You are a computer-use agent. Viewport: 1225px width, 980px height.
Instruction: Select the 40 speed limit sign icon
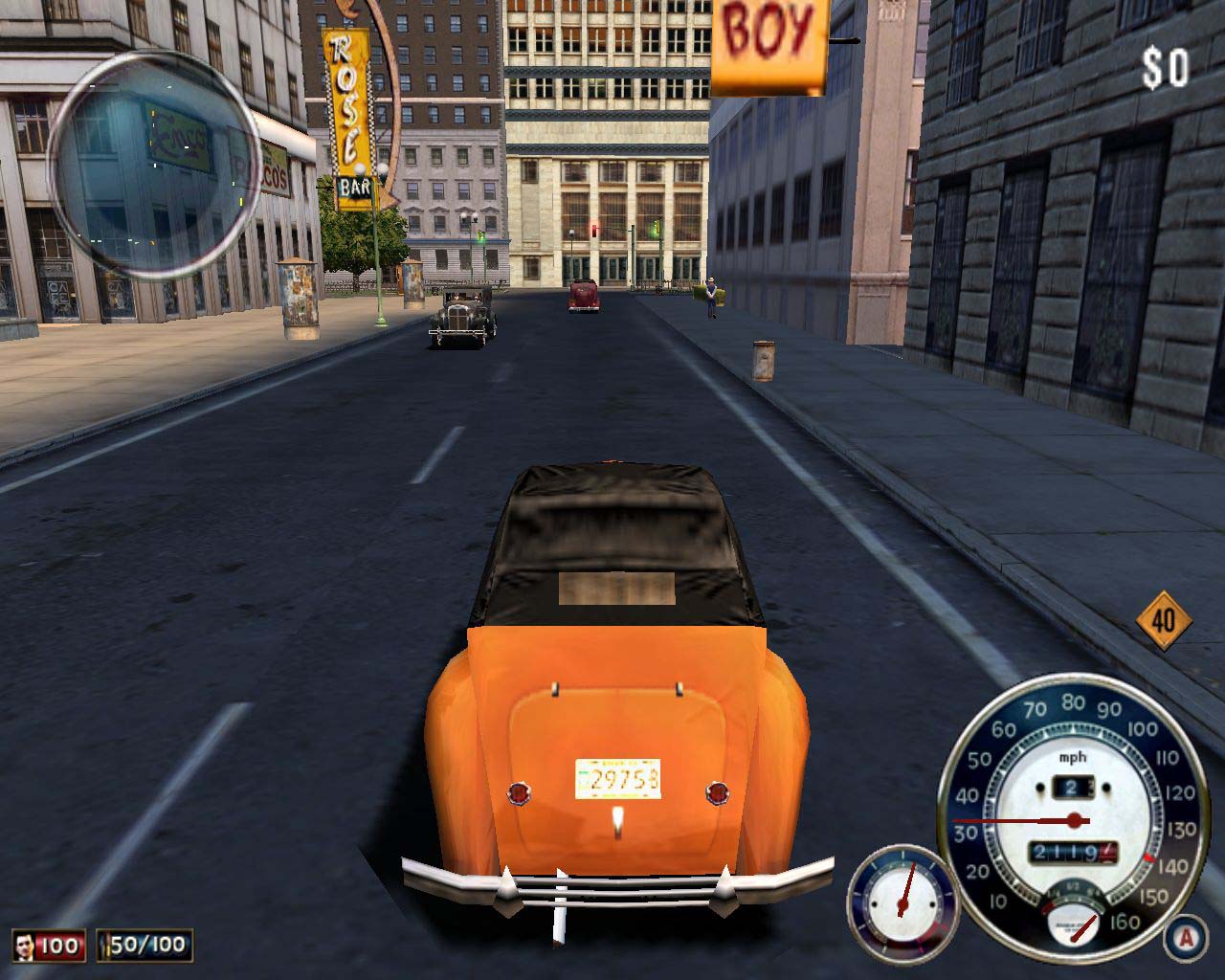tap(1164, 621)
